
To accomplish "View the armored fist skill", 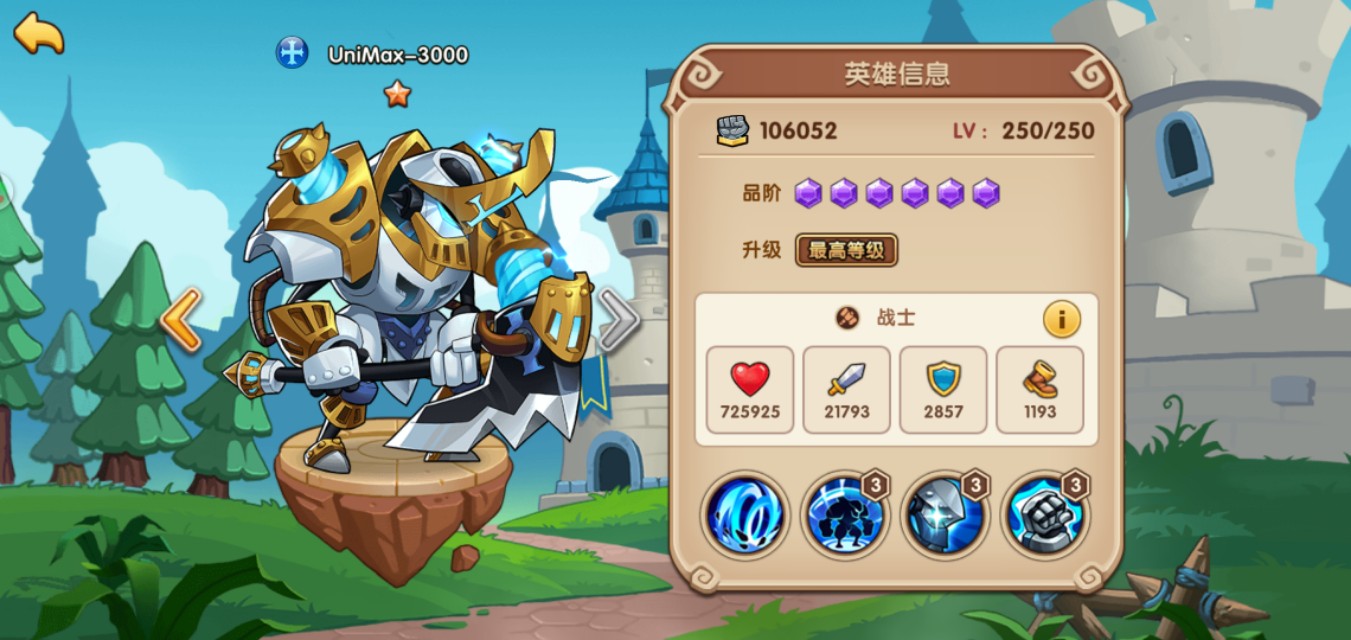I will [x=1044, y=516].
